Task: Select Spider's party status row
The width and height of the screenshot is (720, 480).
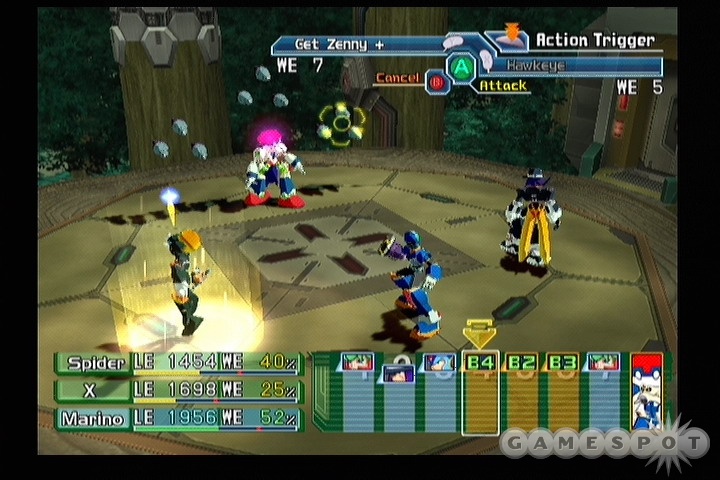Action: [178, 362]
